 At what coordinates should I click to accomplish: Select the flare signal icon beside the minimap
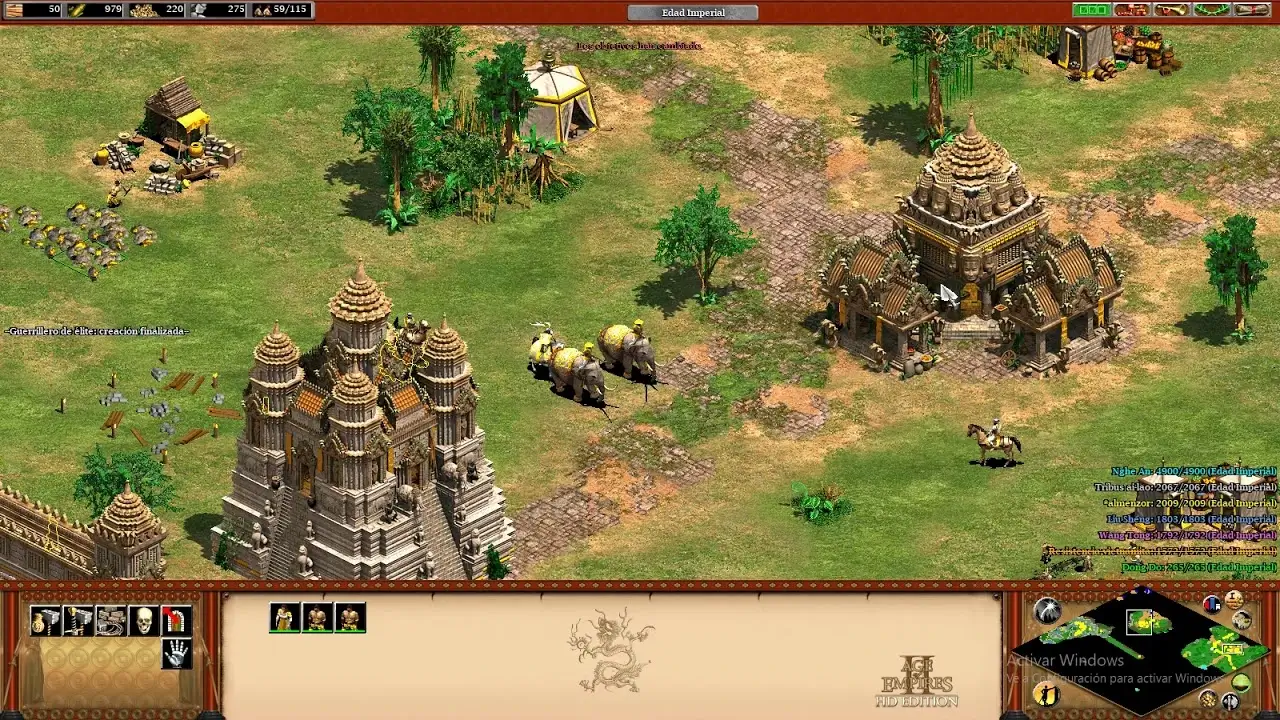coord(1050,609)
